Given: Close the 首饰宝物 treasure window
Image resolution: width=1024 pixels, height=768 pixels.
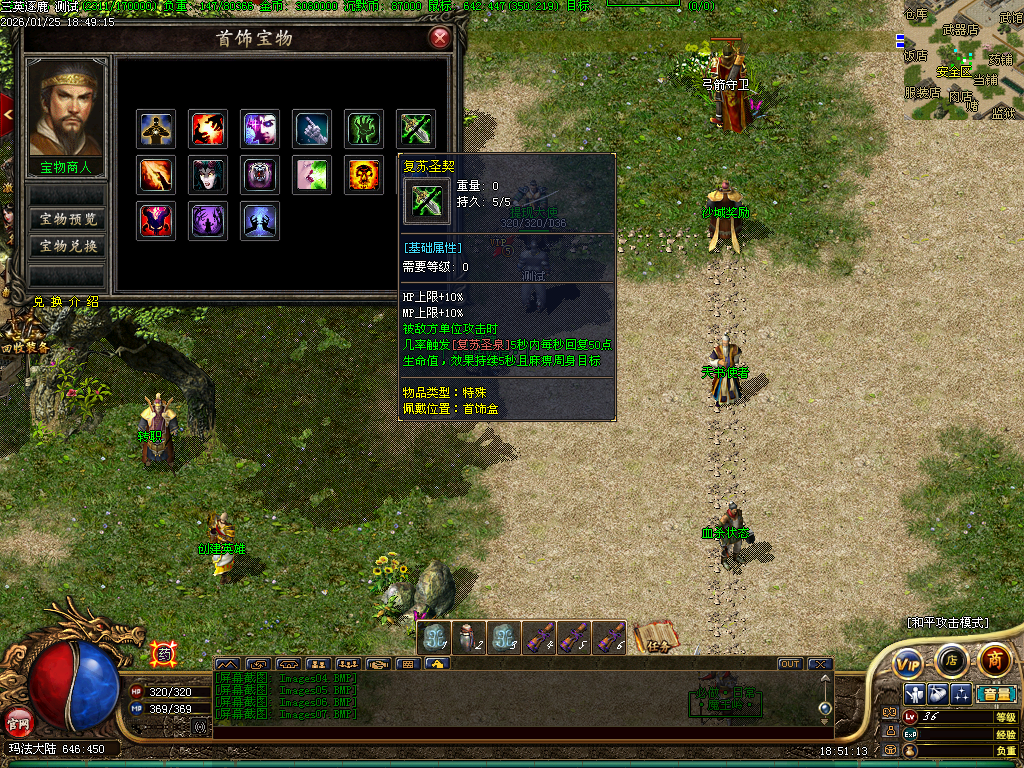Looking at the screenshot, I should (439, 39).
